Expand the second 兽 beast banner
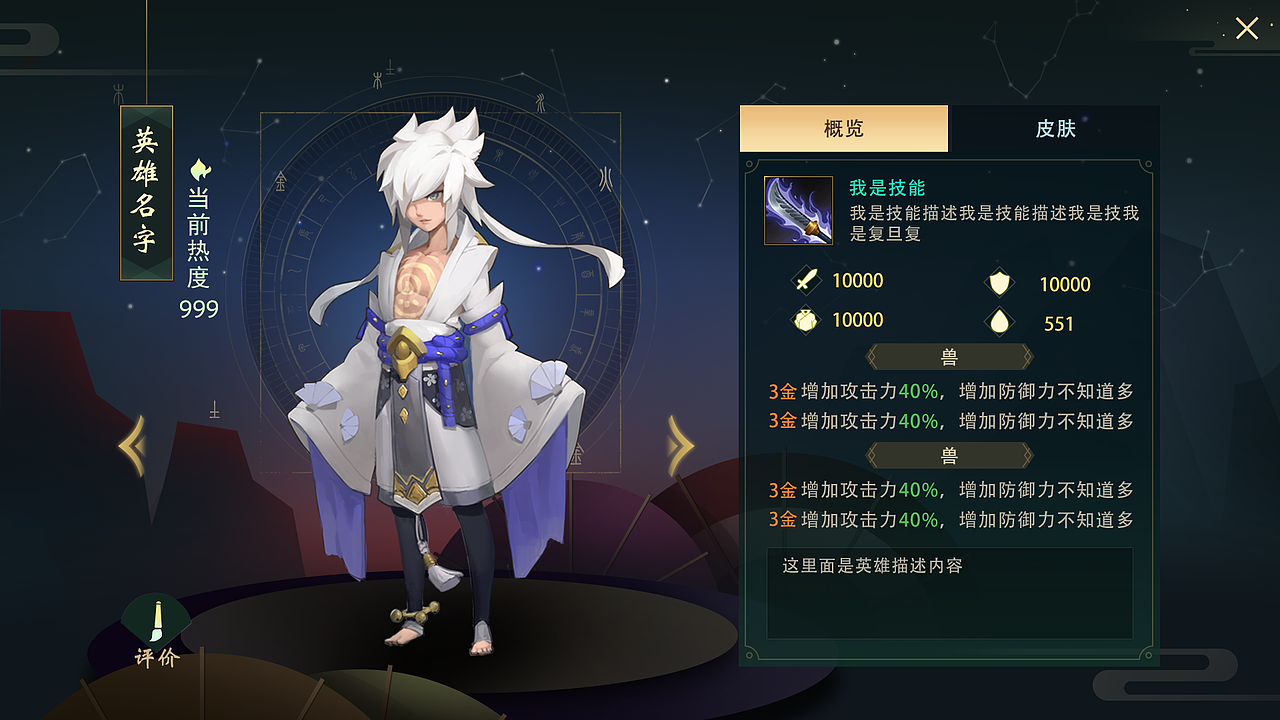The width and height of the screenshot is (1280, 720). point(949,455)
